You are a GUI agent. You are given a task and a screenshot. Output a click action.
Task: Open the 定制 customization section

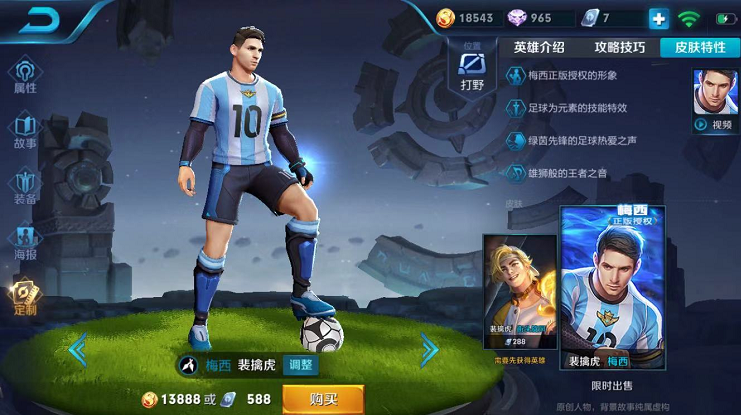25,297
